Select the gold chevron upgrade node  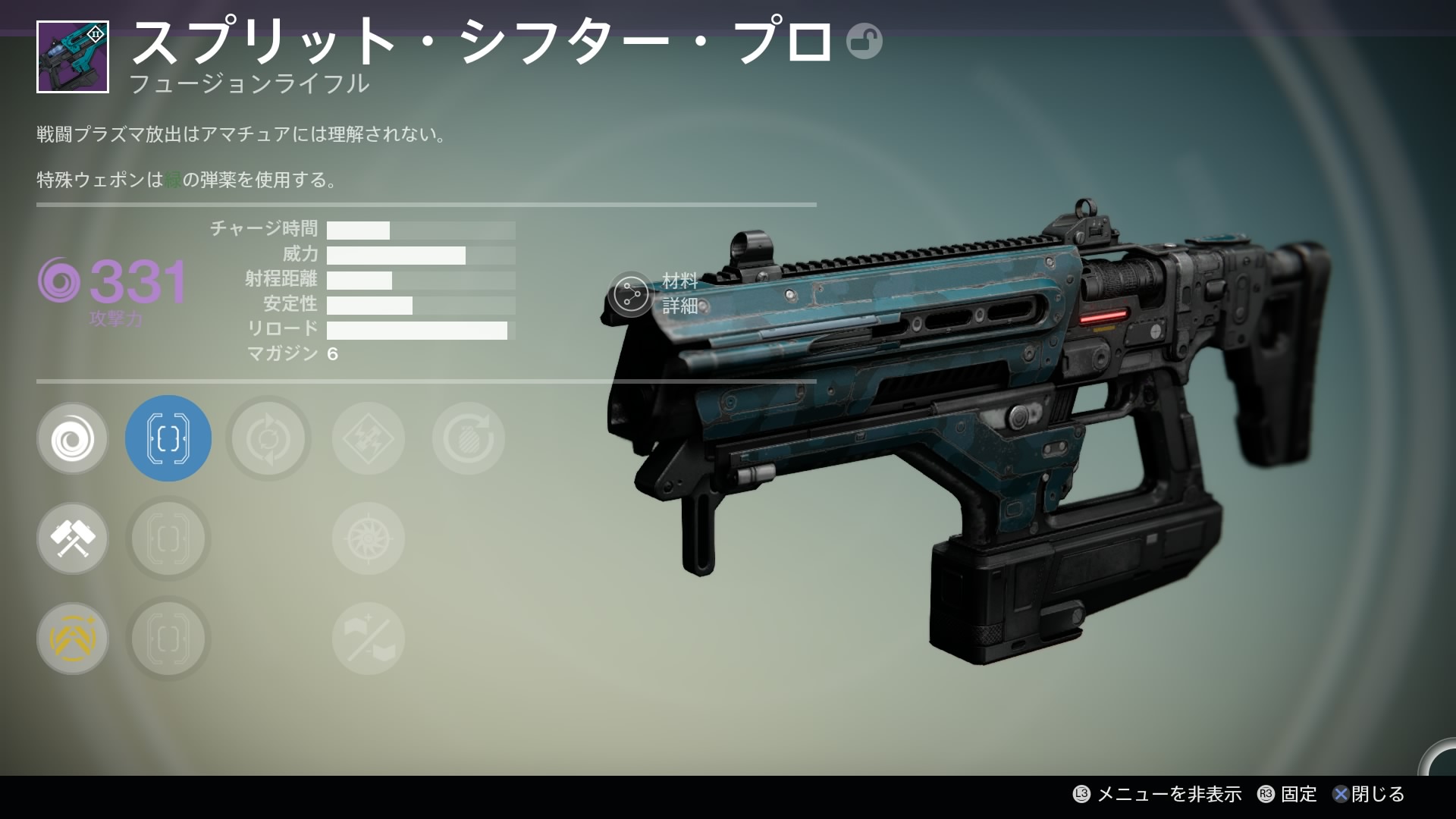coord(73,639)
